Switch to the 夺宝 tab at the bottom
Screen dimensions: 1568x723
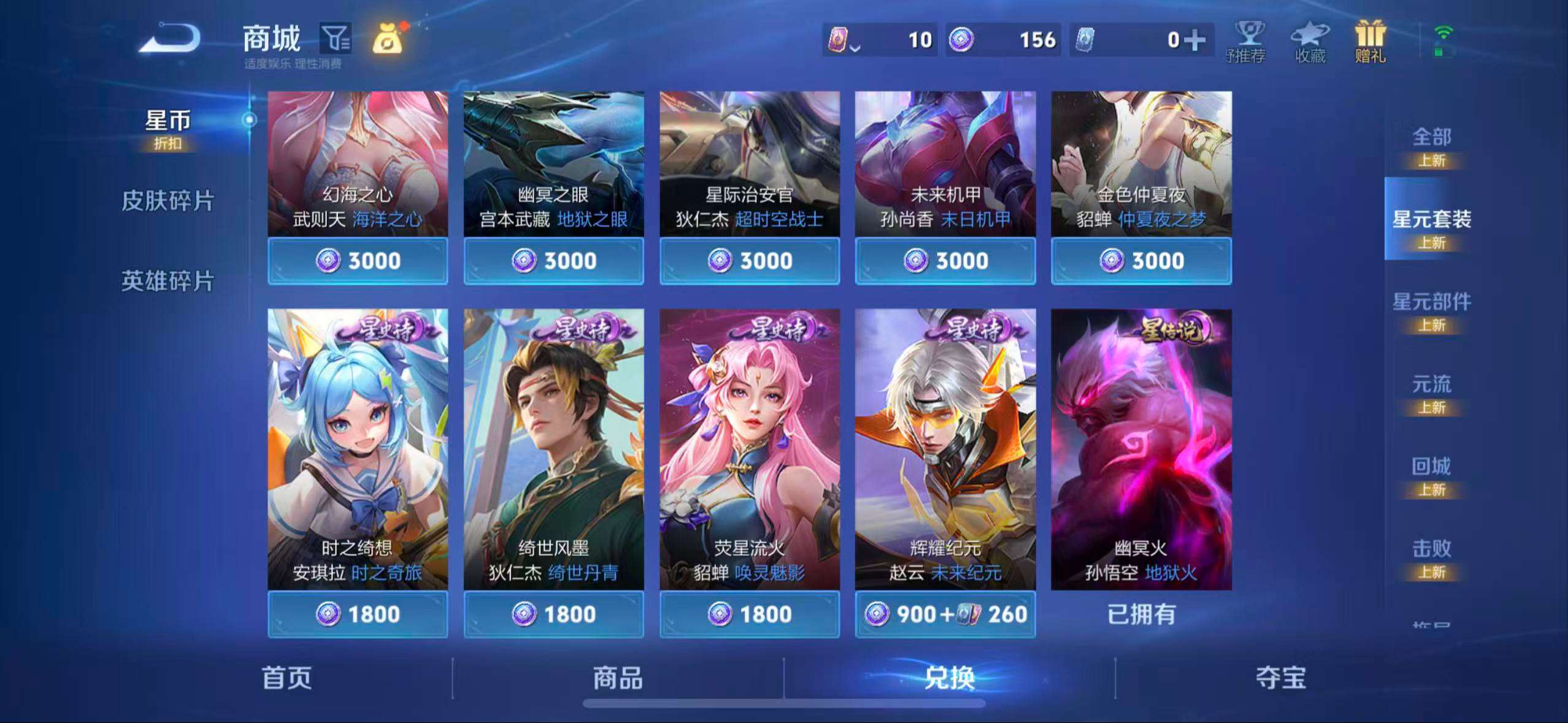[1280, 679]
